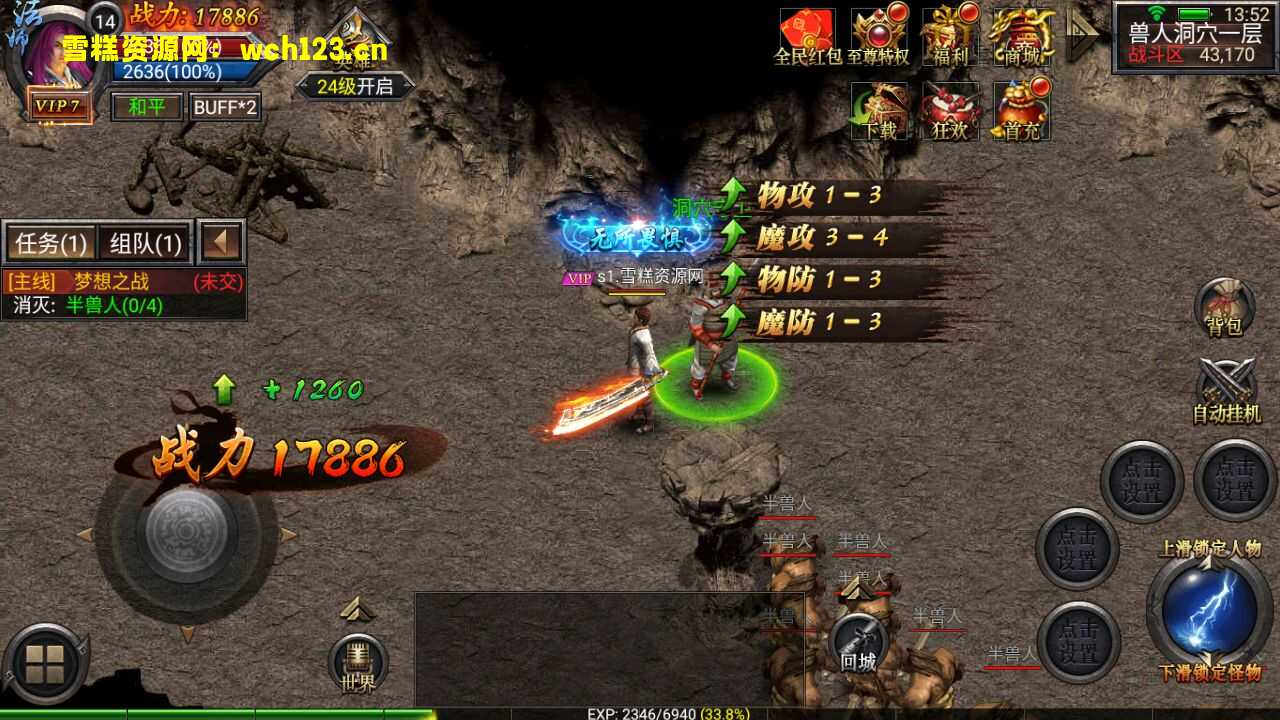
Task: Switch to the 任务(1) quest tab
Action: (x=51, y=243)
